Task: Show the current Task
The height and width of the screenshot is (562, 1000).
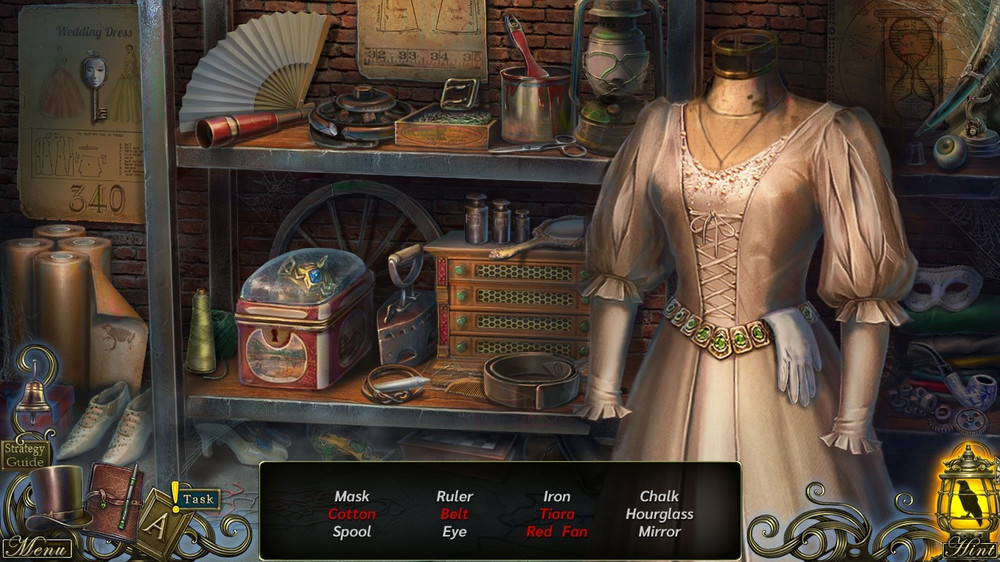Action: 199,498
